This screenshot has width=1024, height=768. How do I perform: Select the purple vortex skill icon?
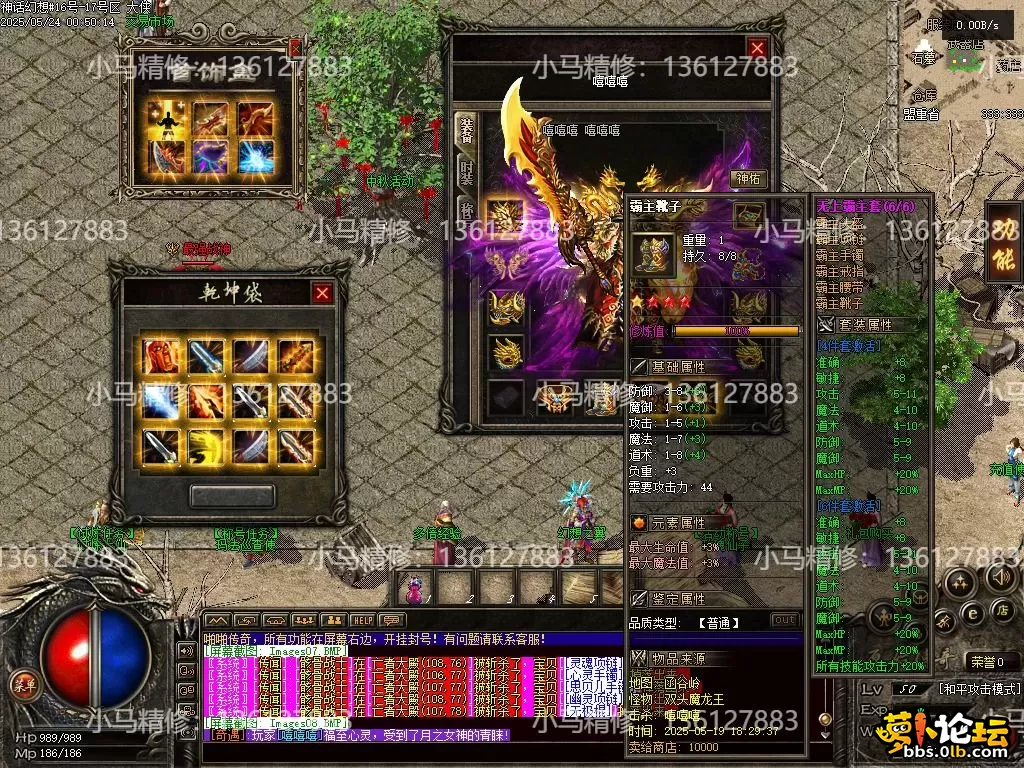tap(209, 157)
